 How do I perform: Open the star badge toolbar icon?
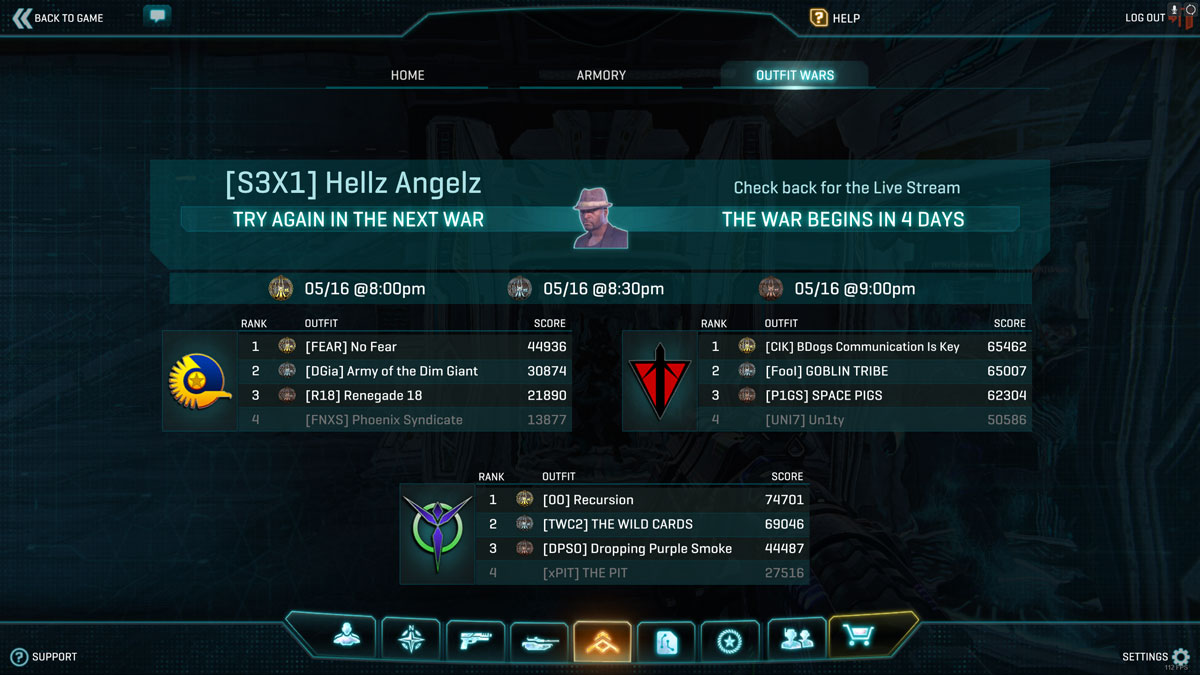[x=730, y=640]
